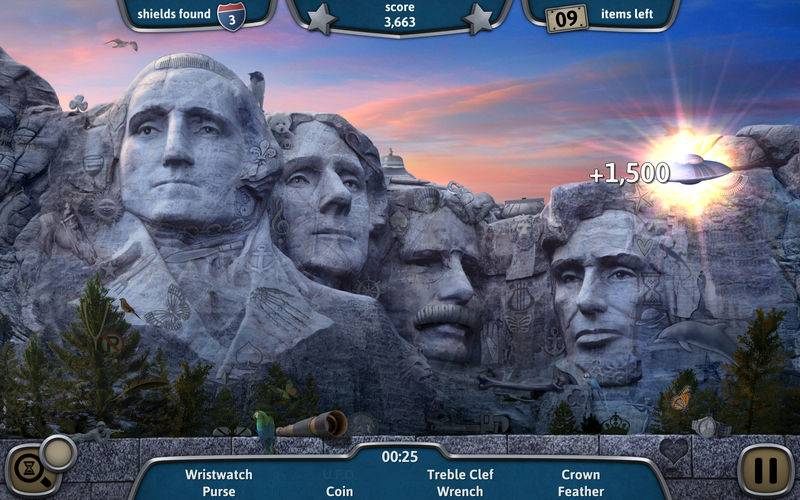This screenshot has width=800, height=500.
Task: Select Treble Clef in the item list
Action: 460,474
